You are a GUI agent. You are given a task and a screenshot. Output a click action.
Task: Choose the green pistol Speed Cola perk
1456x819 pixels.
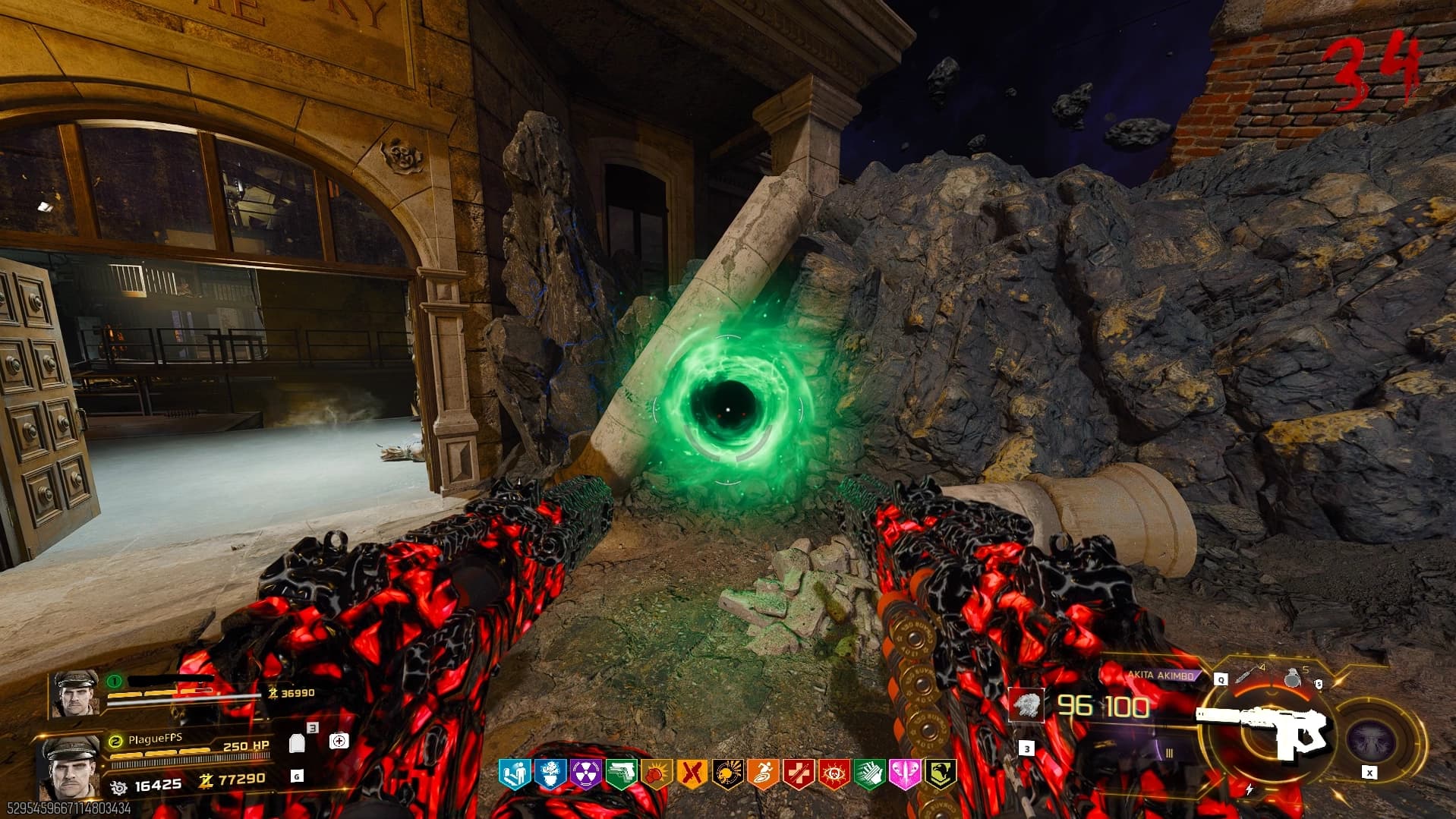pos(621,773)
